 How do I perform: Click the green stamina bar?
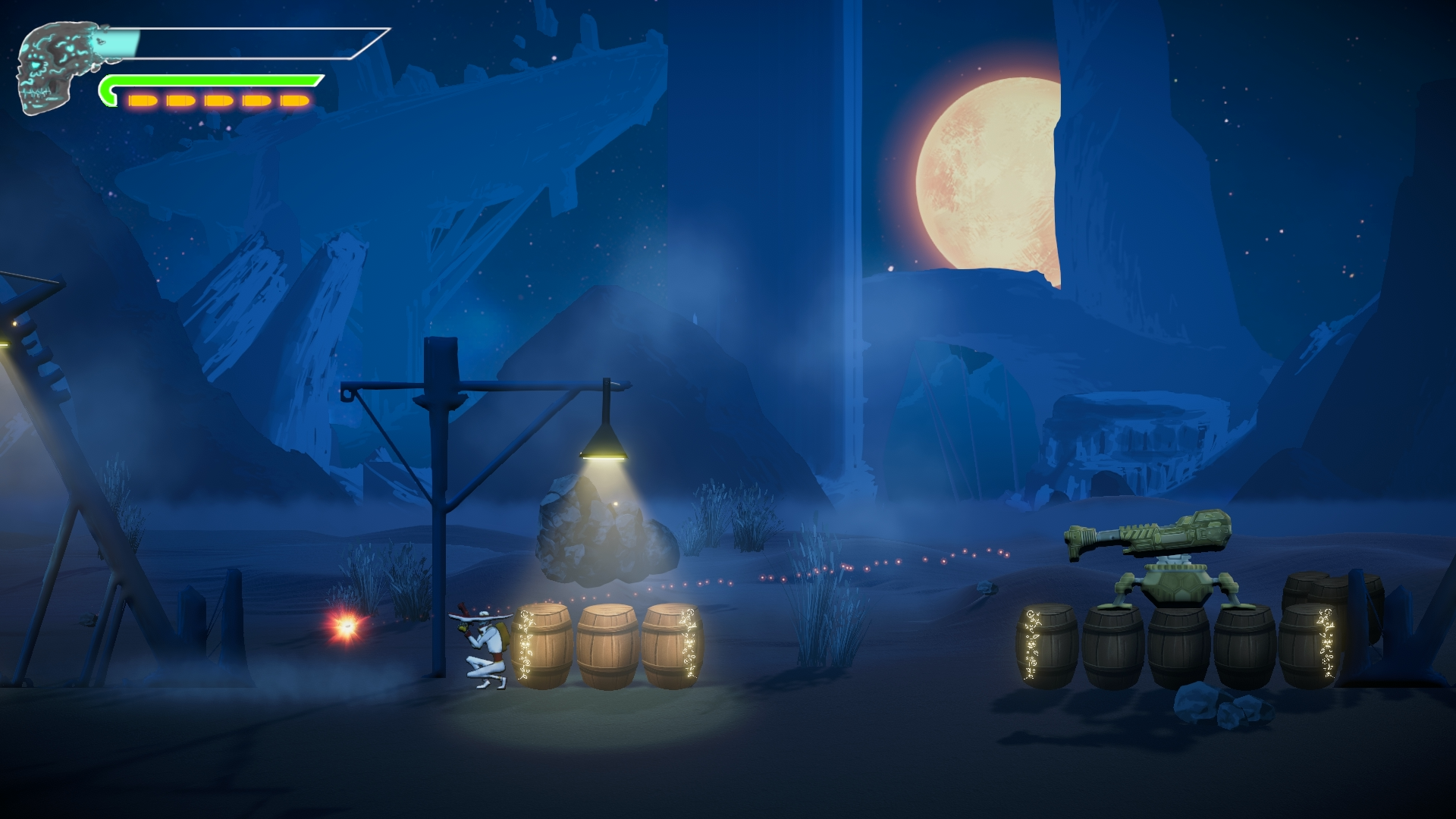coord(212,78)
